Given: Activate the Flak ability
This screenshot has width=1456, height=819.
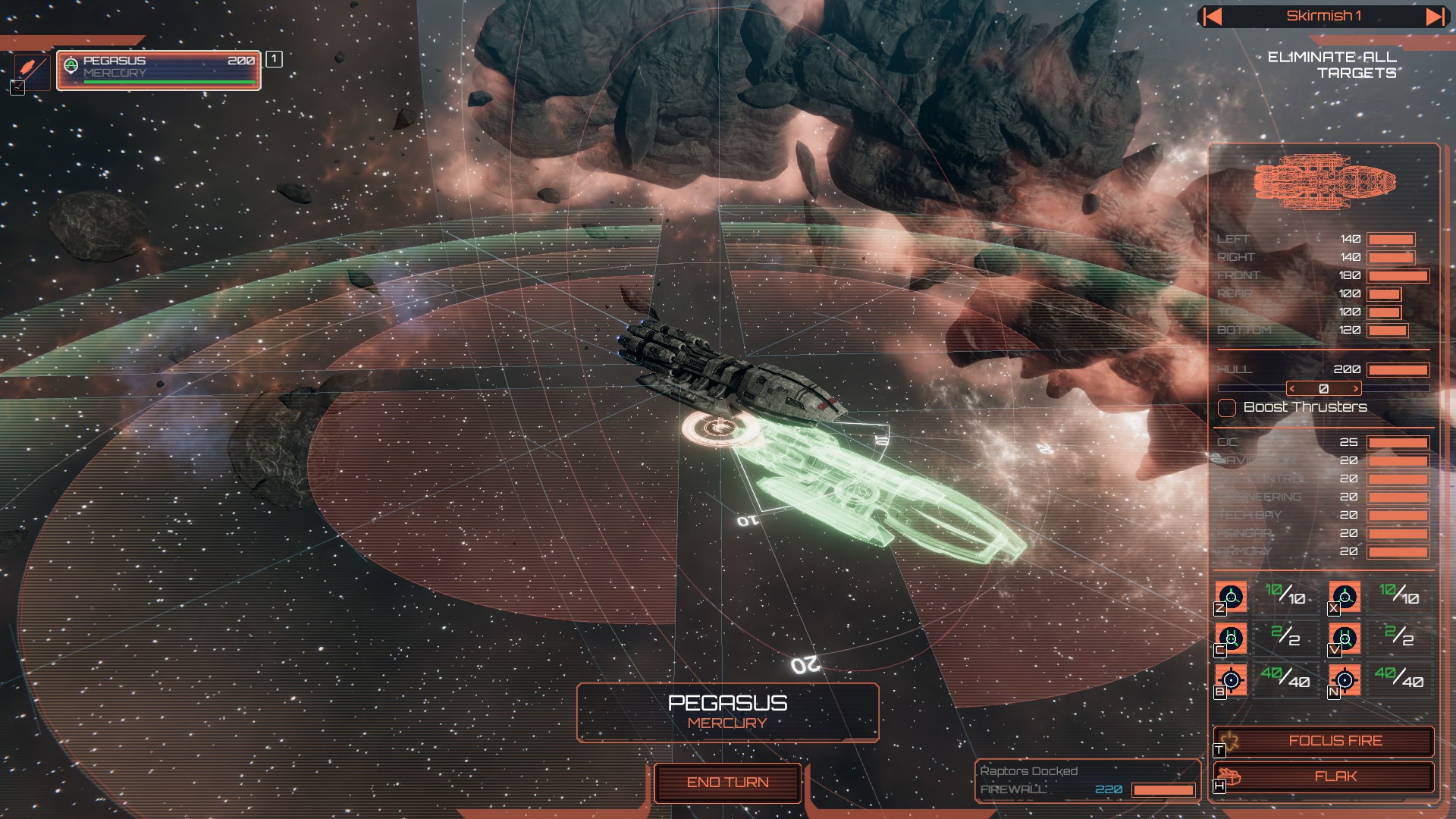Looking at the screenshot, I should 1335,777.
